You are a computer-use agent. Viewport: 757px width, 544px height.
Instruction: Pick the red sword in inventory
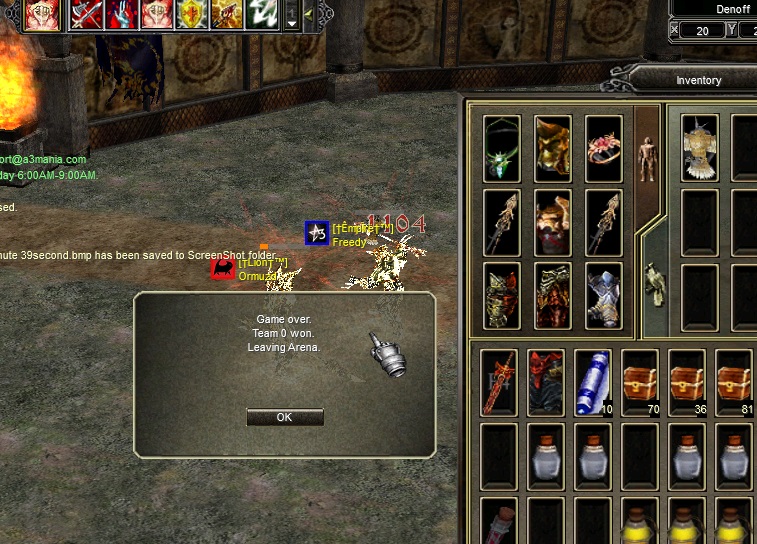click(x=499, y=382)
